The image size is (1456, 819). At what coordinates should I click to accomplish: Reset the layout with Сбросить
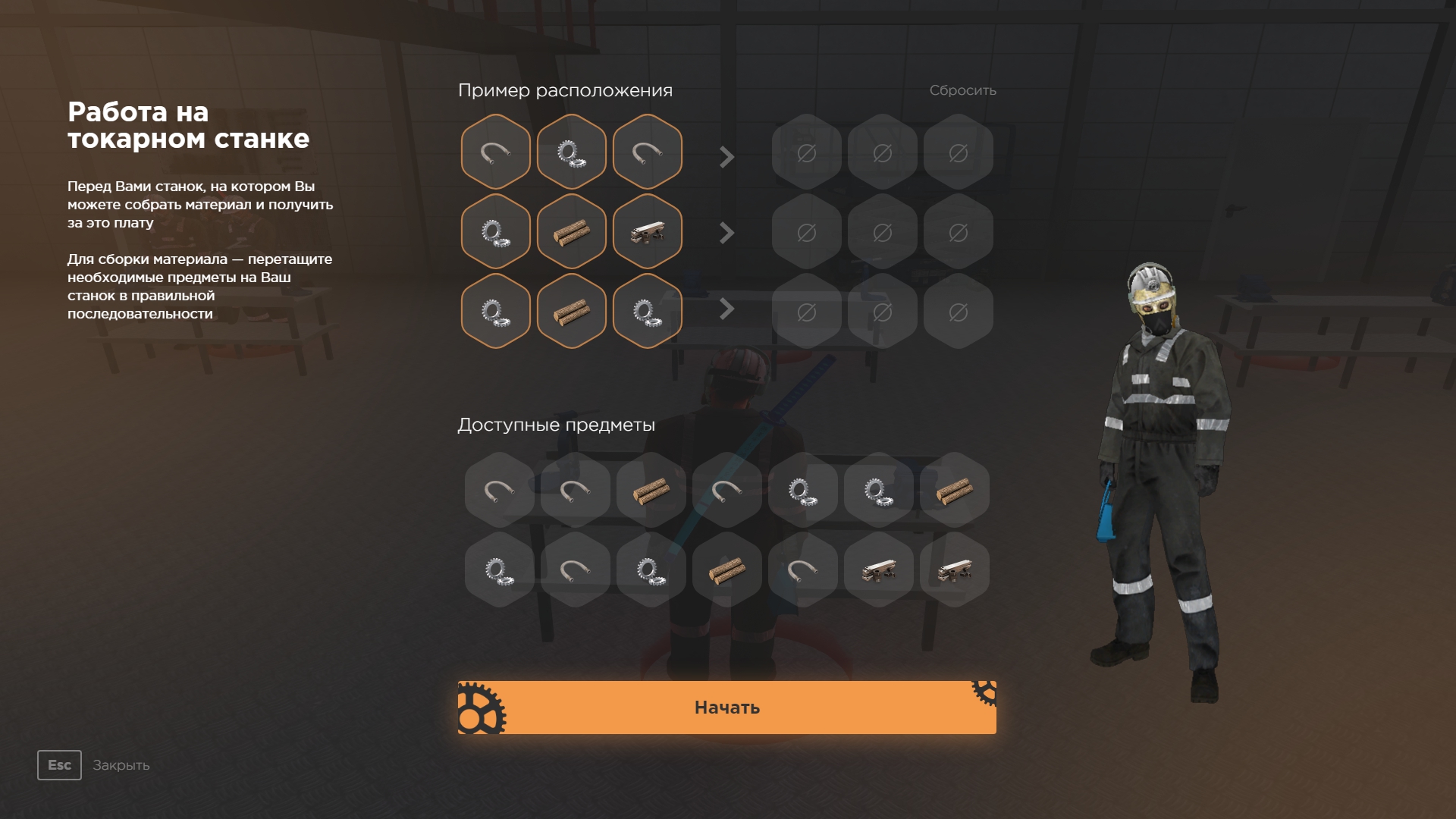click(962, 90)
